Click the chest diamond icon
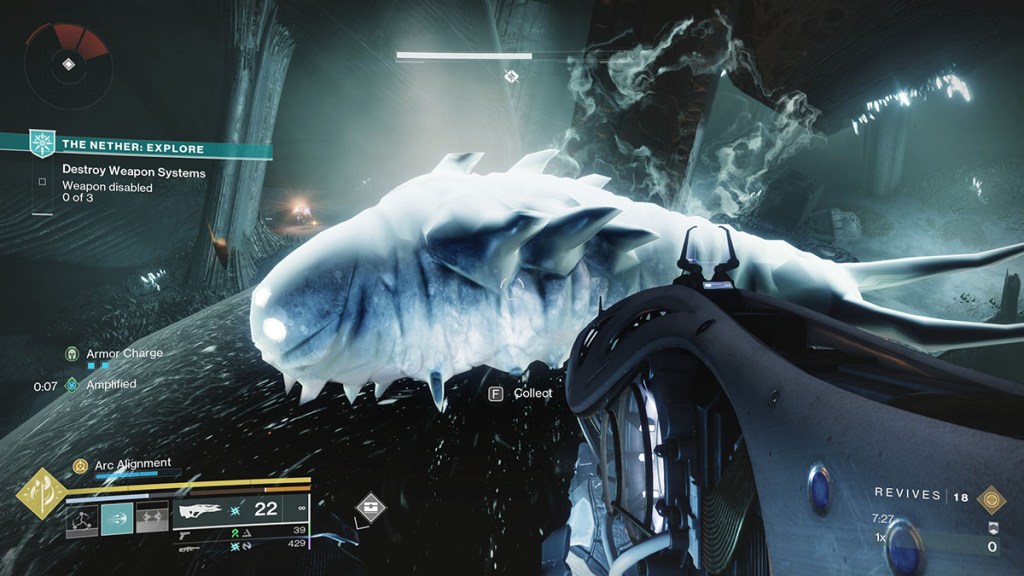This screenshot has height=576, width=1024. (371, 508)
